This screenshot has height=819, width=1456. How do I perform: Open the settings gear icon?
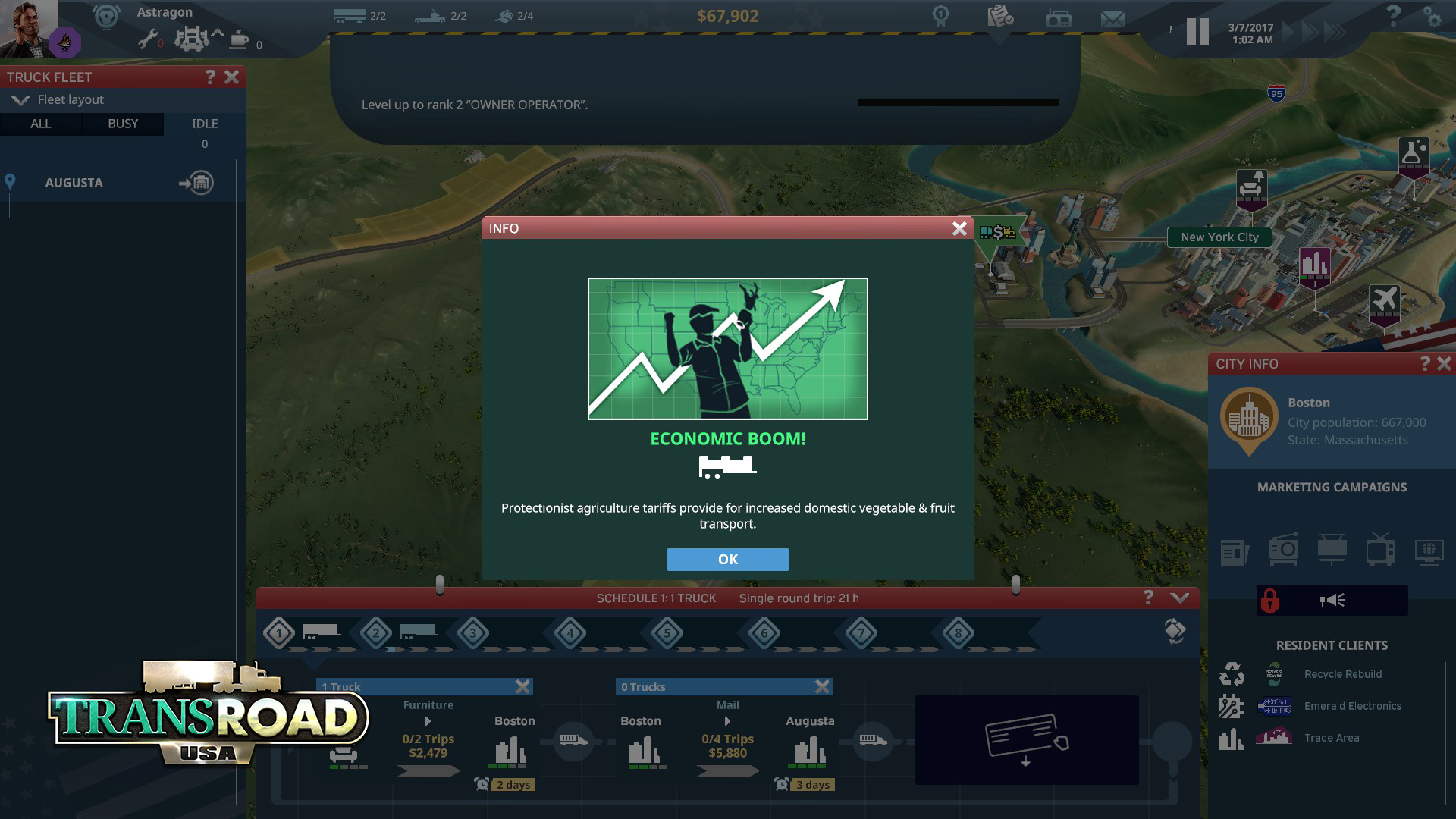(1432, 17)
